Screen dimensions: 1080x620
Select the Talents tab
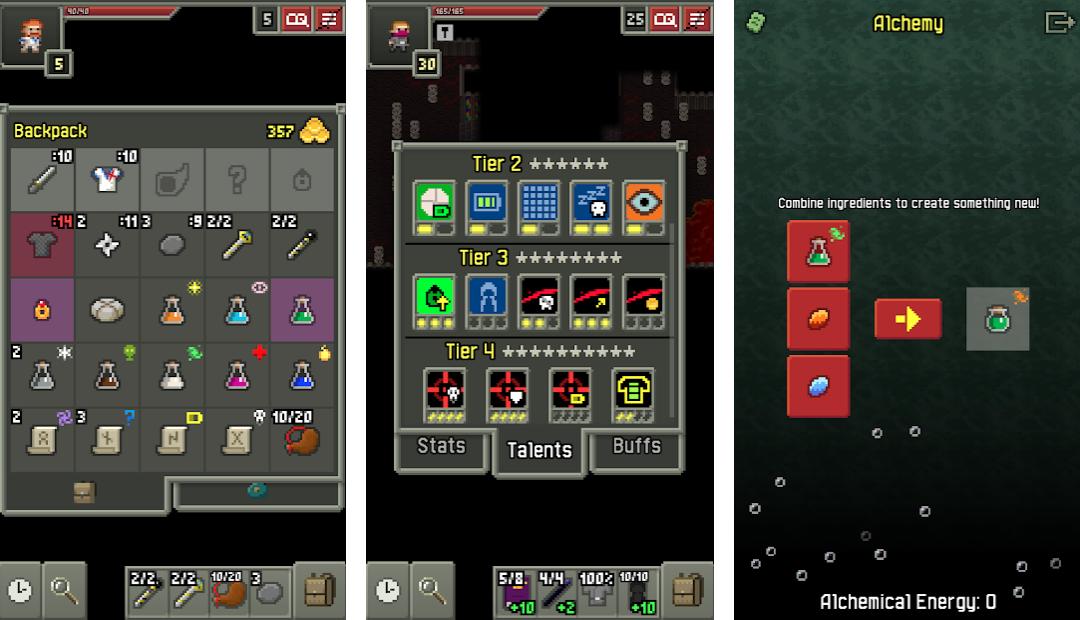pos(539,451)
